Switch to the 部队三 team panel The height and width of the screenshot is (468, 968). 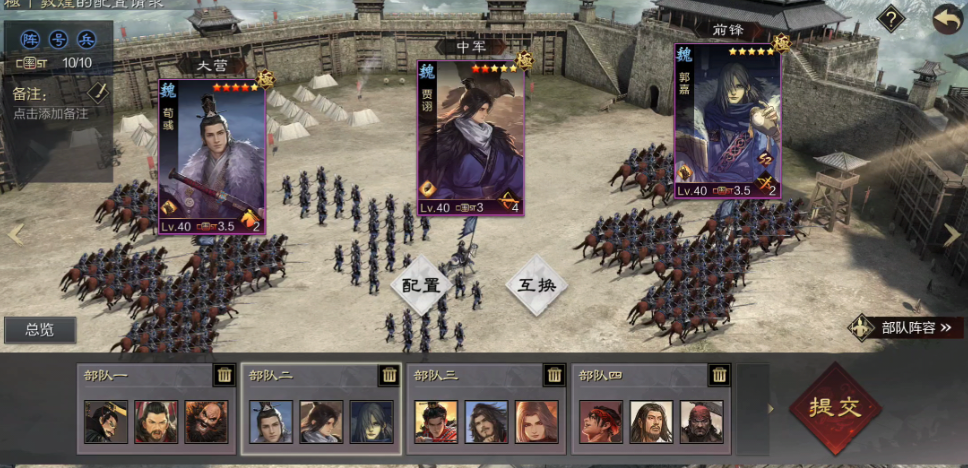point(486,410)
